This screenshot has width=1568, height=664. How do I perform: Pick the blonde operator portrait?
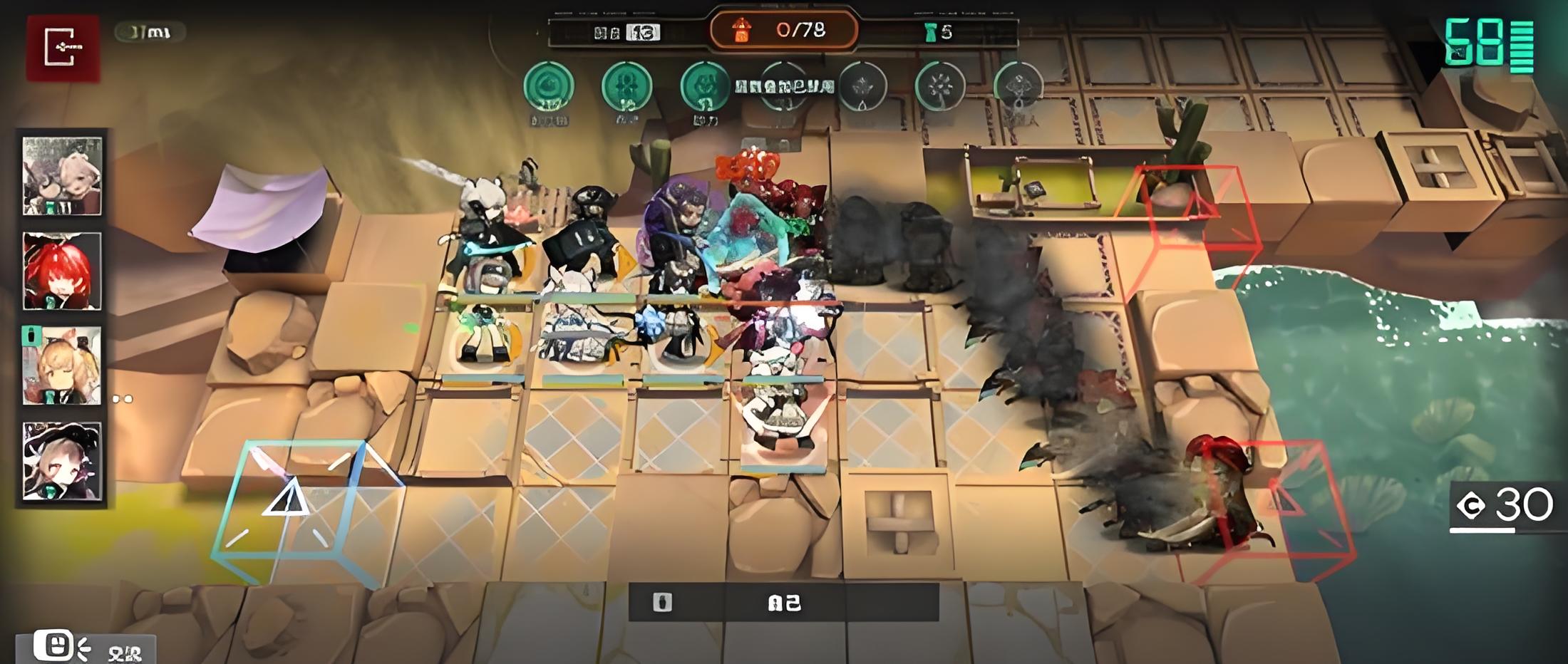click(x=62, y=366)
